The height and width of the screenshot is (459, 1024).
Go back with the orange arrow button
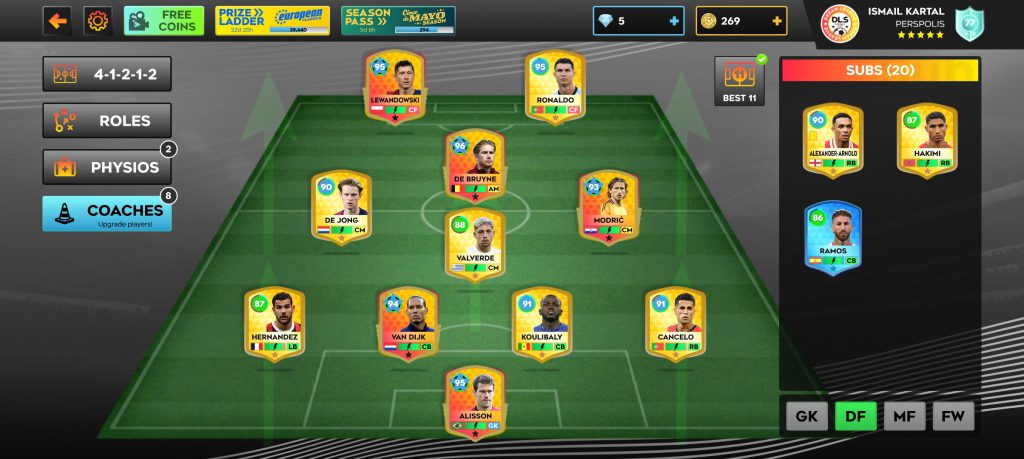(57, 20)
